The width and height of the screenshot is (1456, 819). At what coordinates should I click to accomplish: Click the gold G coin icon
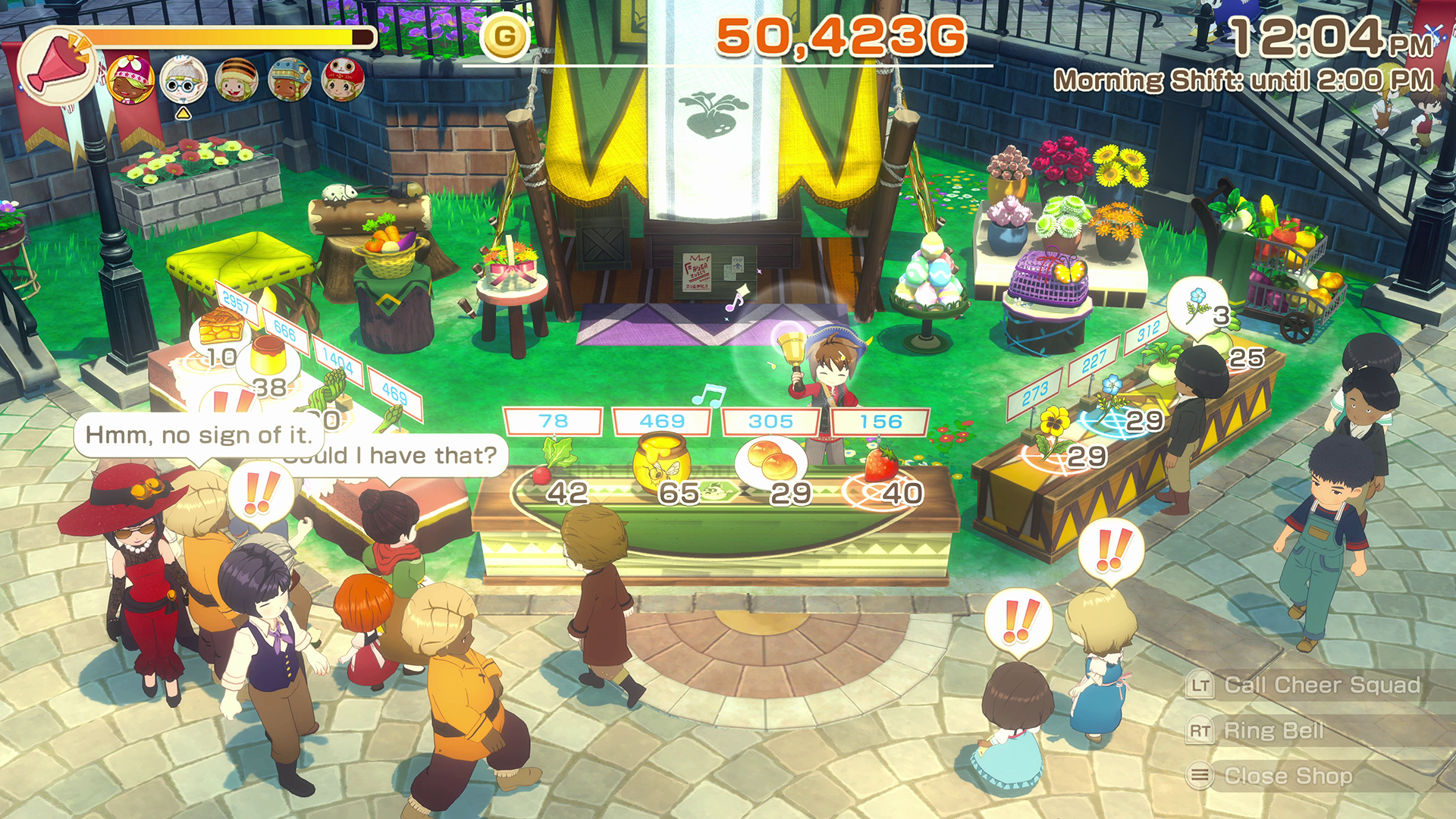pyautogui.click(x=505, y=36)
